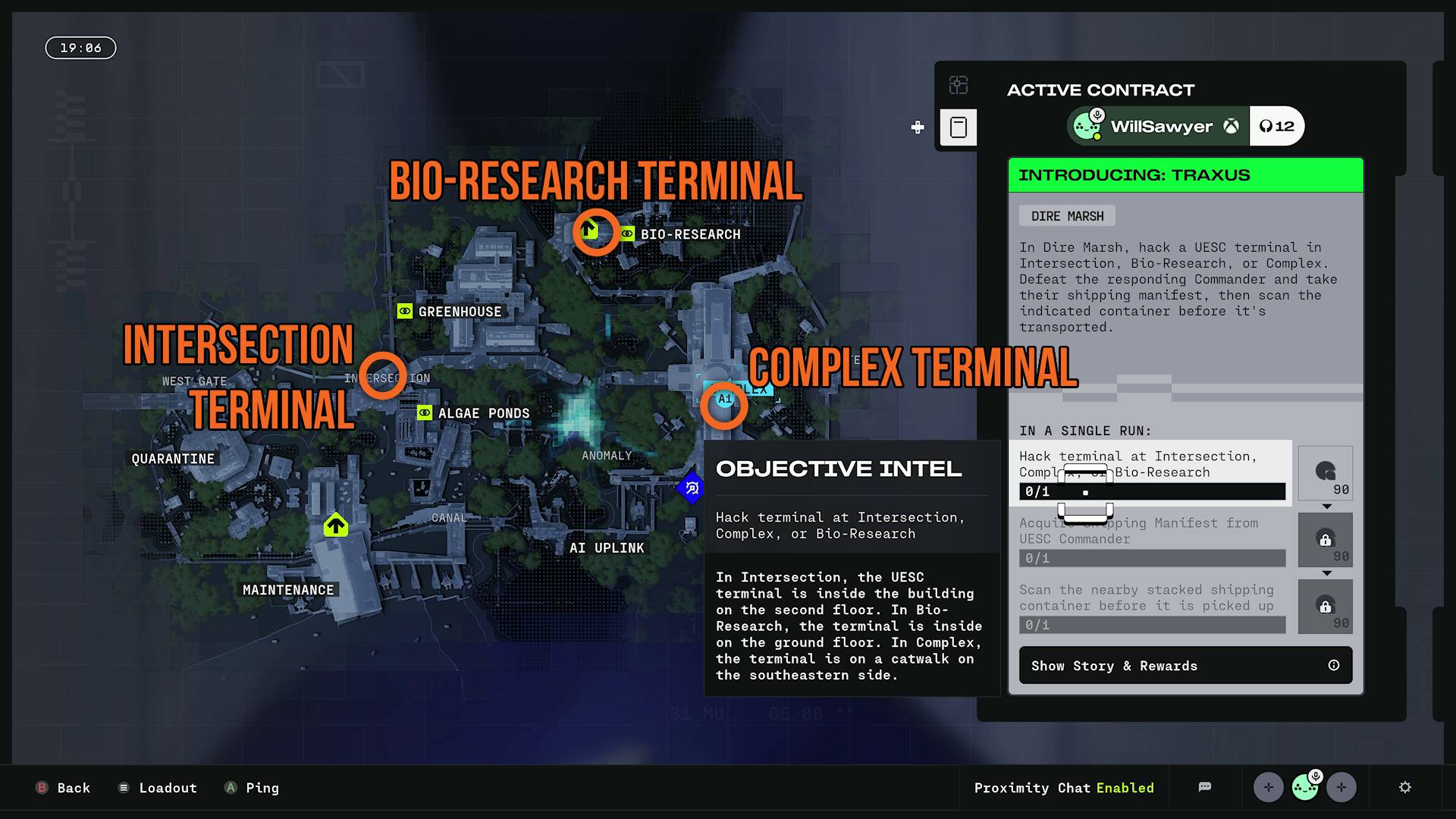Click the A1 marker at Complex
The image size is (1456, 819).
pyautogui.click(x=724, y=397)
